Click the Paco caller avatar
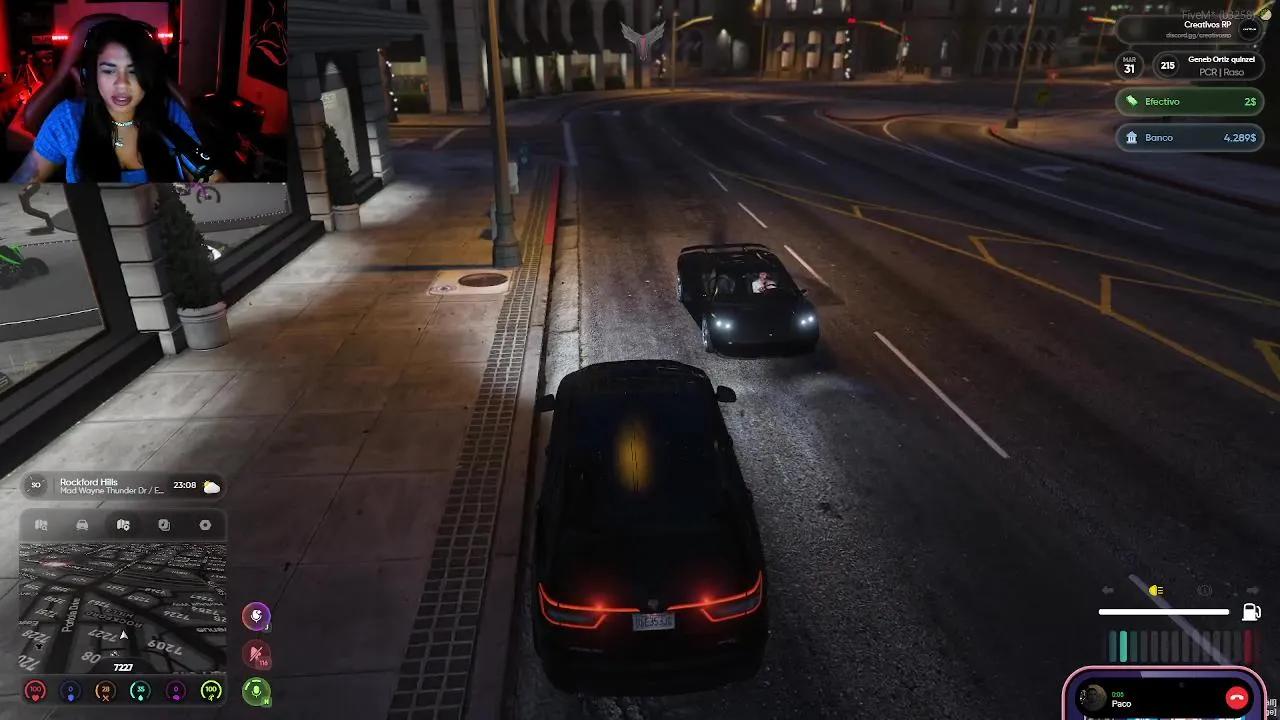The height and width of the screenshot is (720, 1280). pyautogui.click(x=1093, y=698)
